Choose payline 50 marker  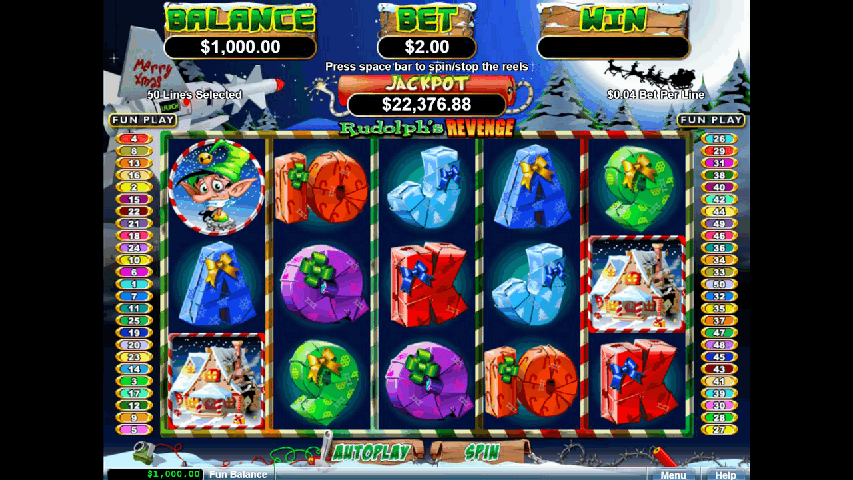(717, 284)
